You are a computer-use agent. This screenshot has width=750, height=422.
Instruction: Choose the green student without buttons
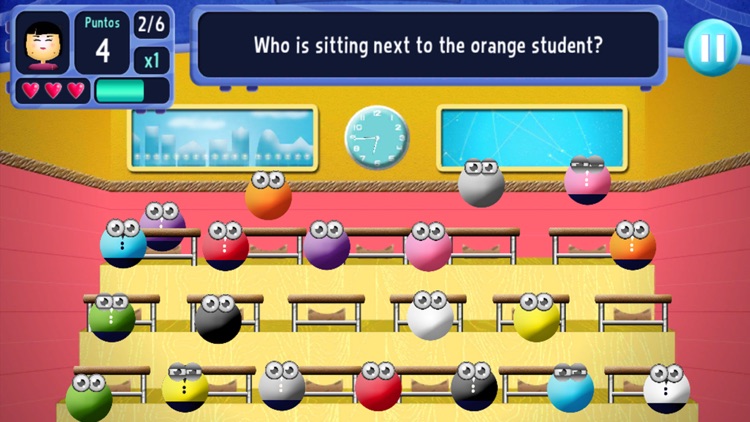(x=90, y=397)
